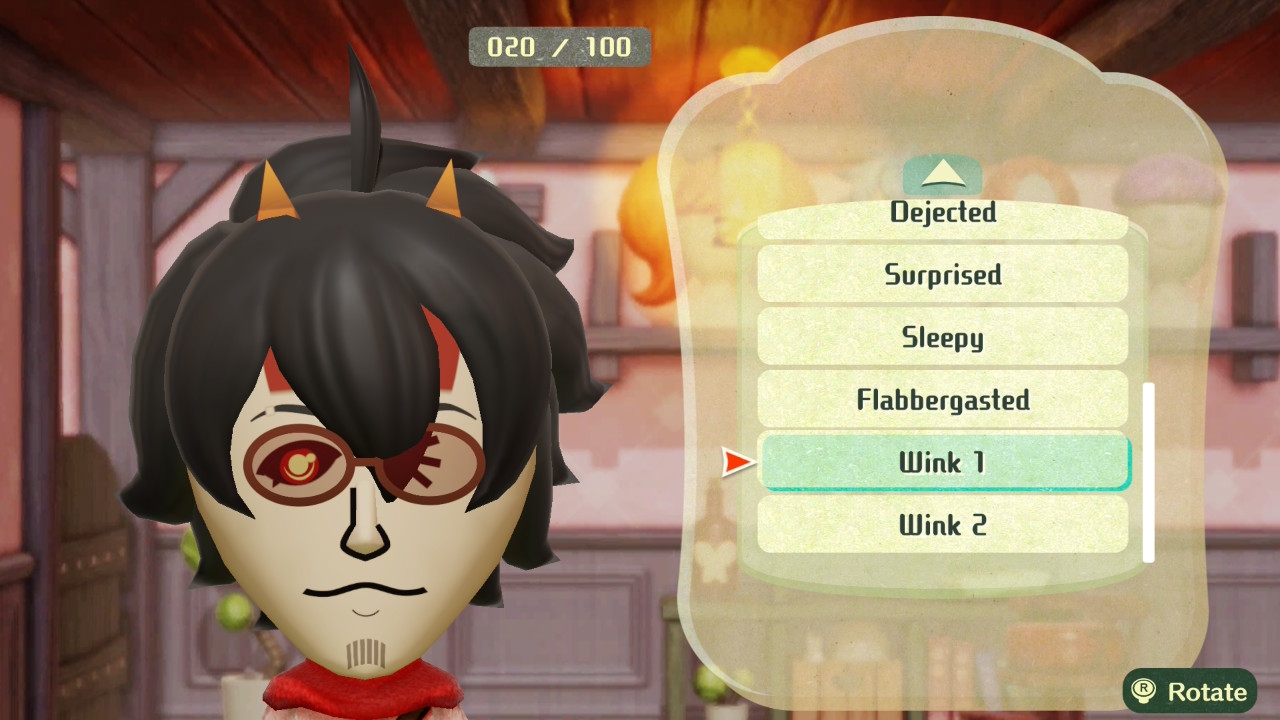Click the white scrollbar beside the expression list
This screenshot has height=720, width=1280.
pos(1148,472)
